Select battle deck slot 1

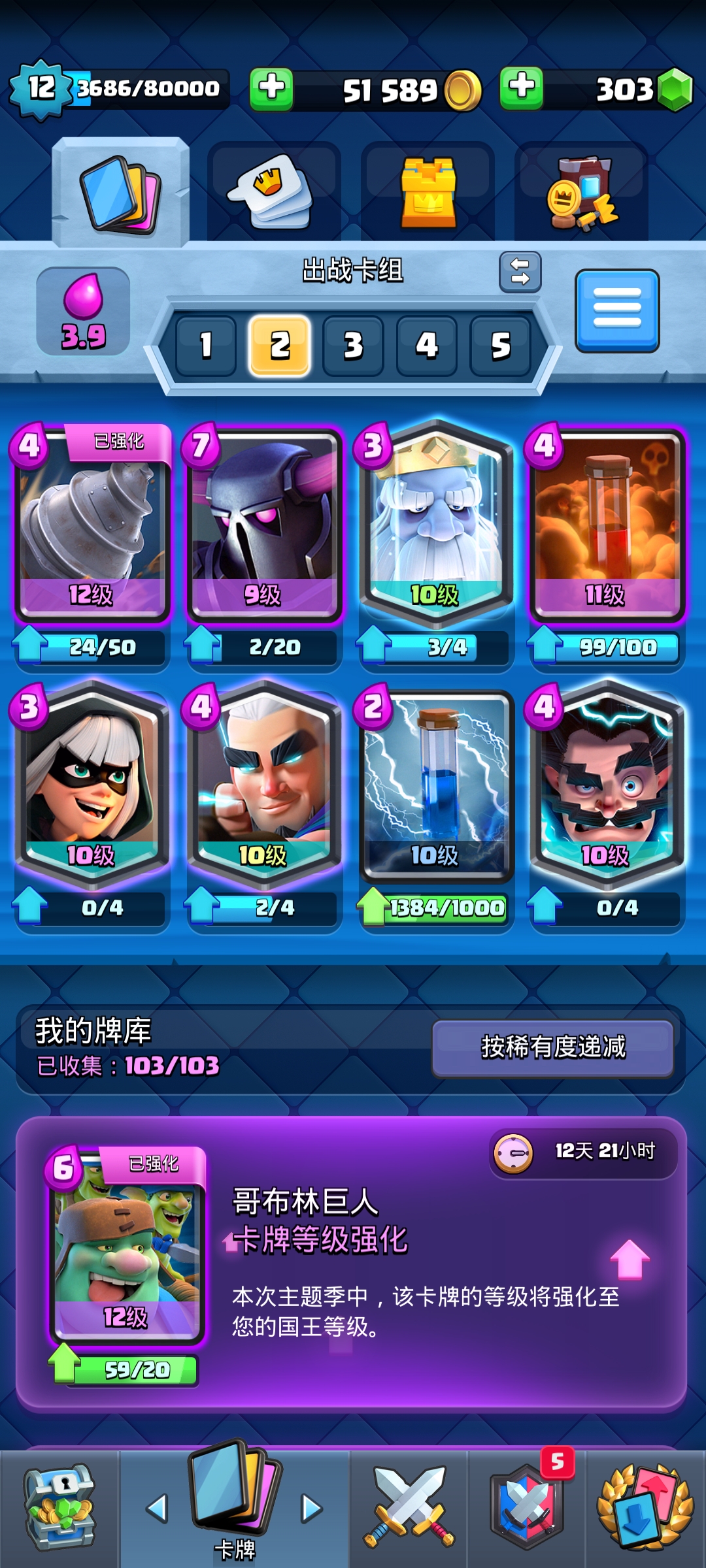[206, 346]
